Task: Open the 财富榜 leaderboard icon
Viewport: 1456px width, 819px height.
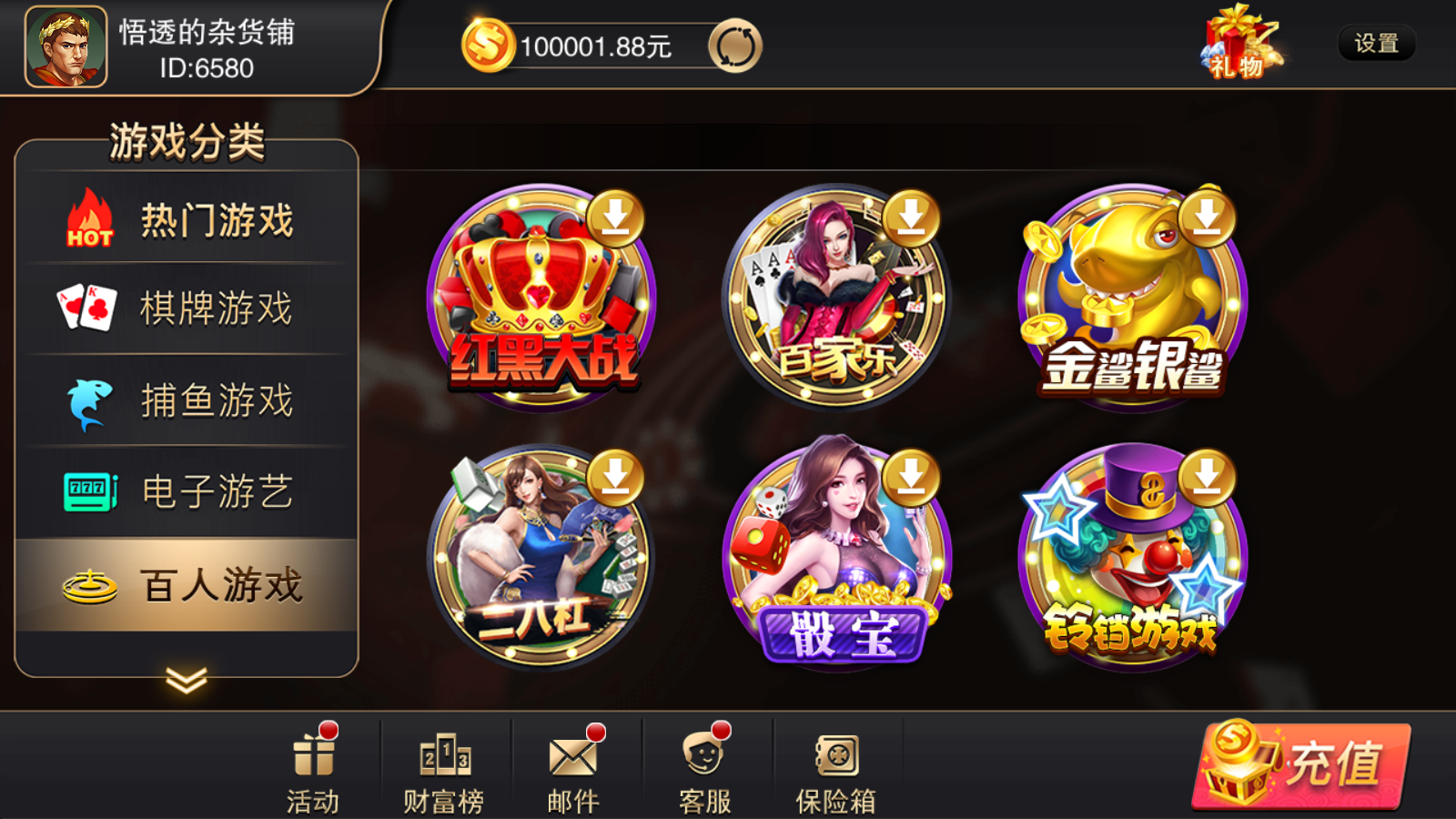Action: tap(443, 764)
